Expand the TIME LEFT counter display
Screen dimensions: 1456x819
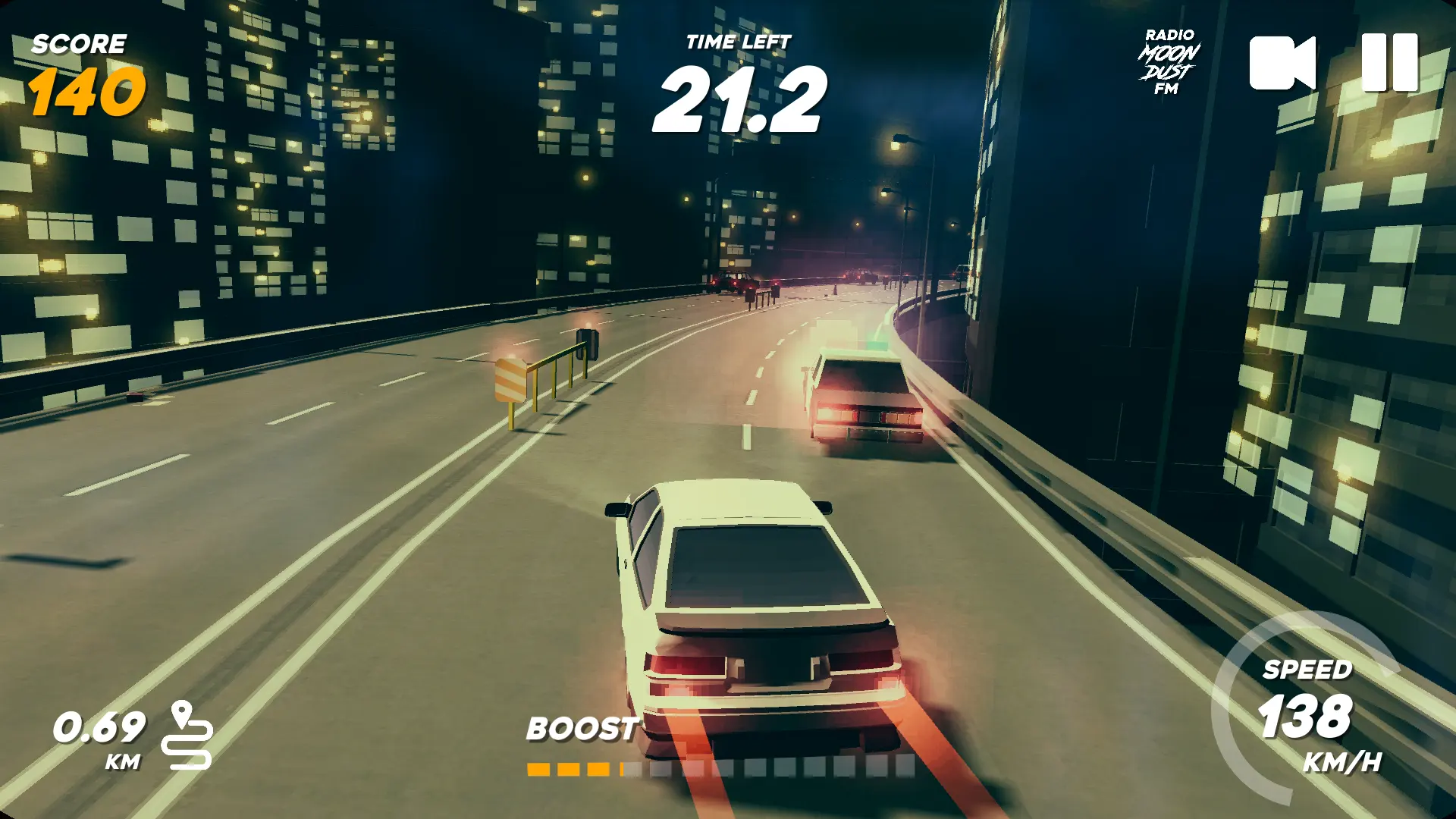[739, 76]
